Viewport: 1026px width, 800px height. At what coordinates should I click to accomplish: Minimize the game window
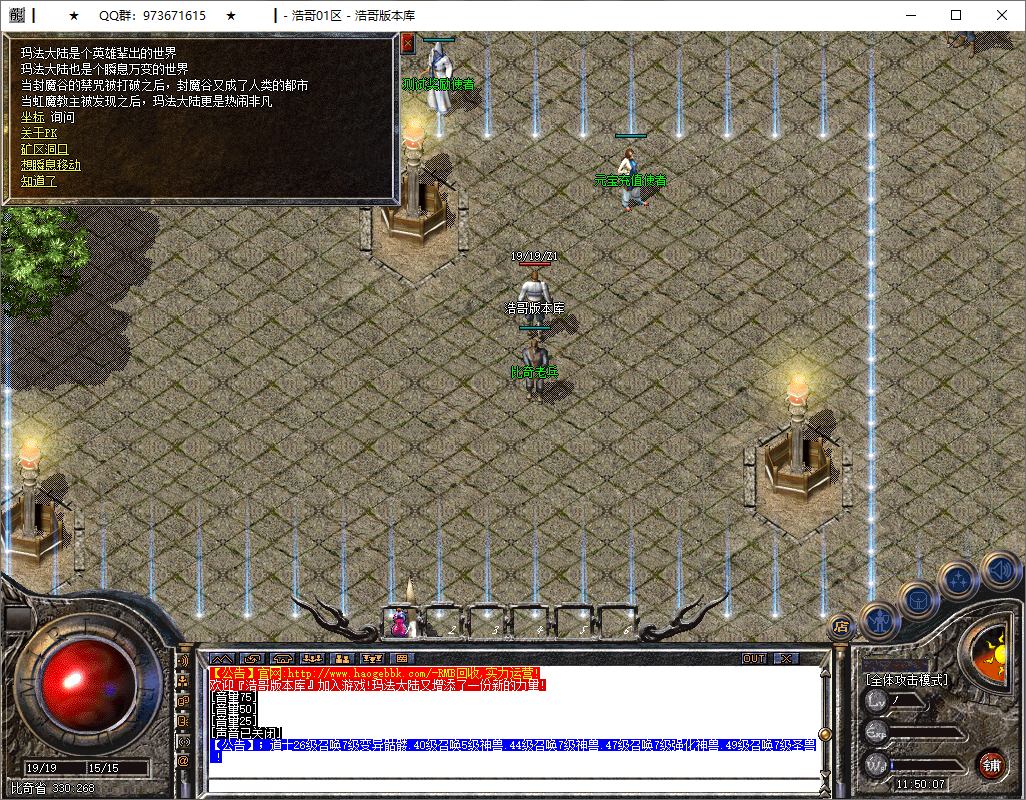(910, 16)
